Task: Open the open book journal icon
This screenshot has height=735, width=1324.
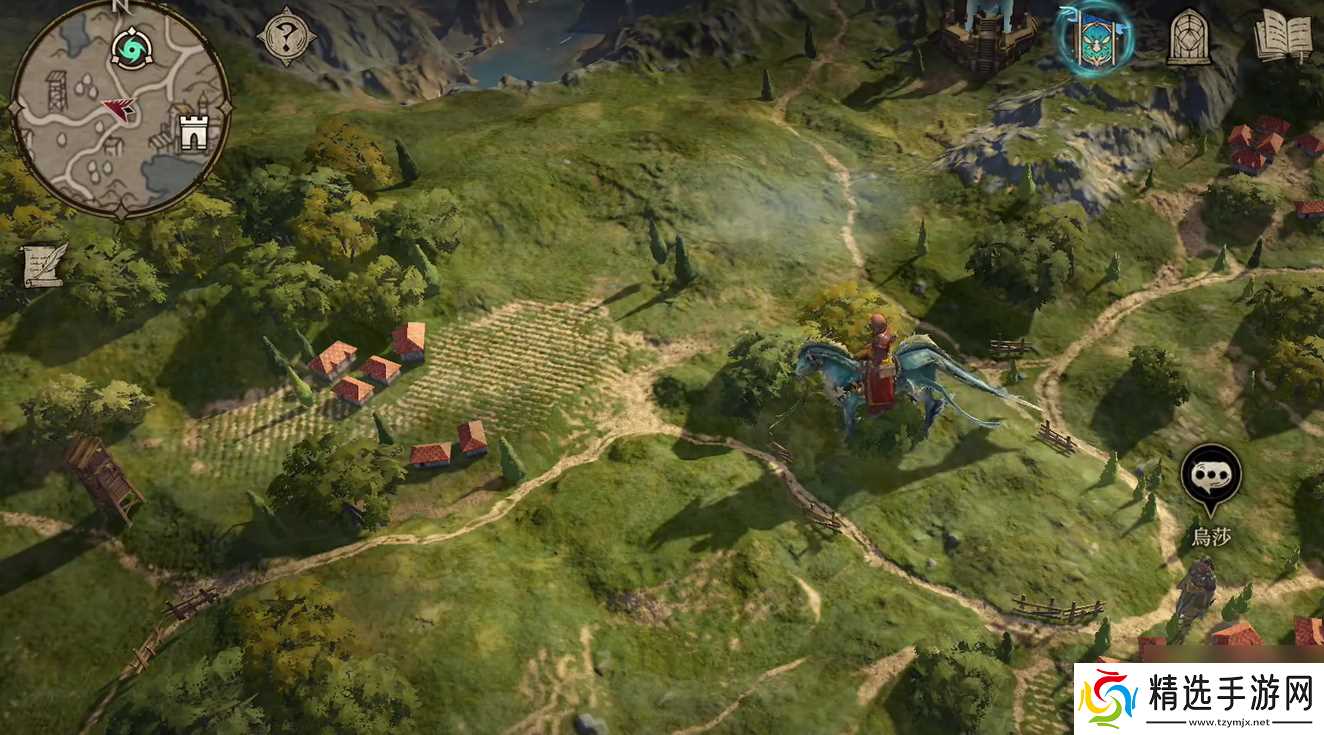Action: (1282, 37)
